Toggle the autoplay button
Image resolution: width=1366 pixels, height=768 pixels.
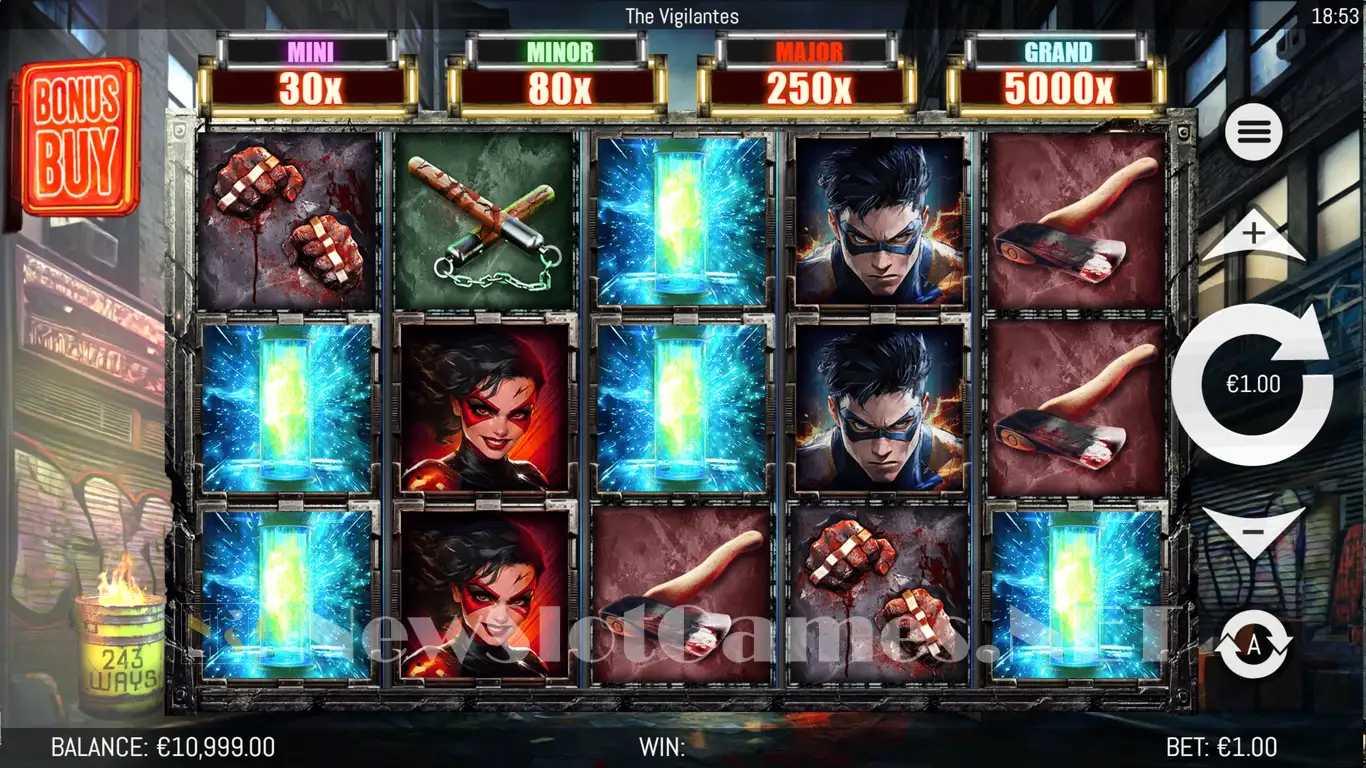[x=1253, y=645]
